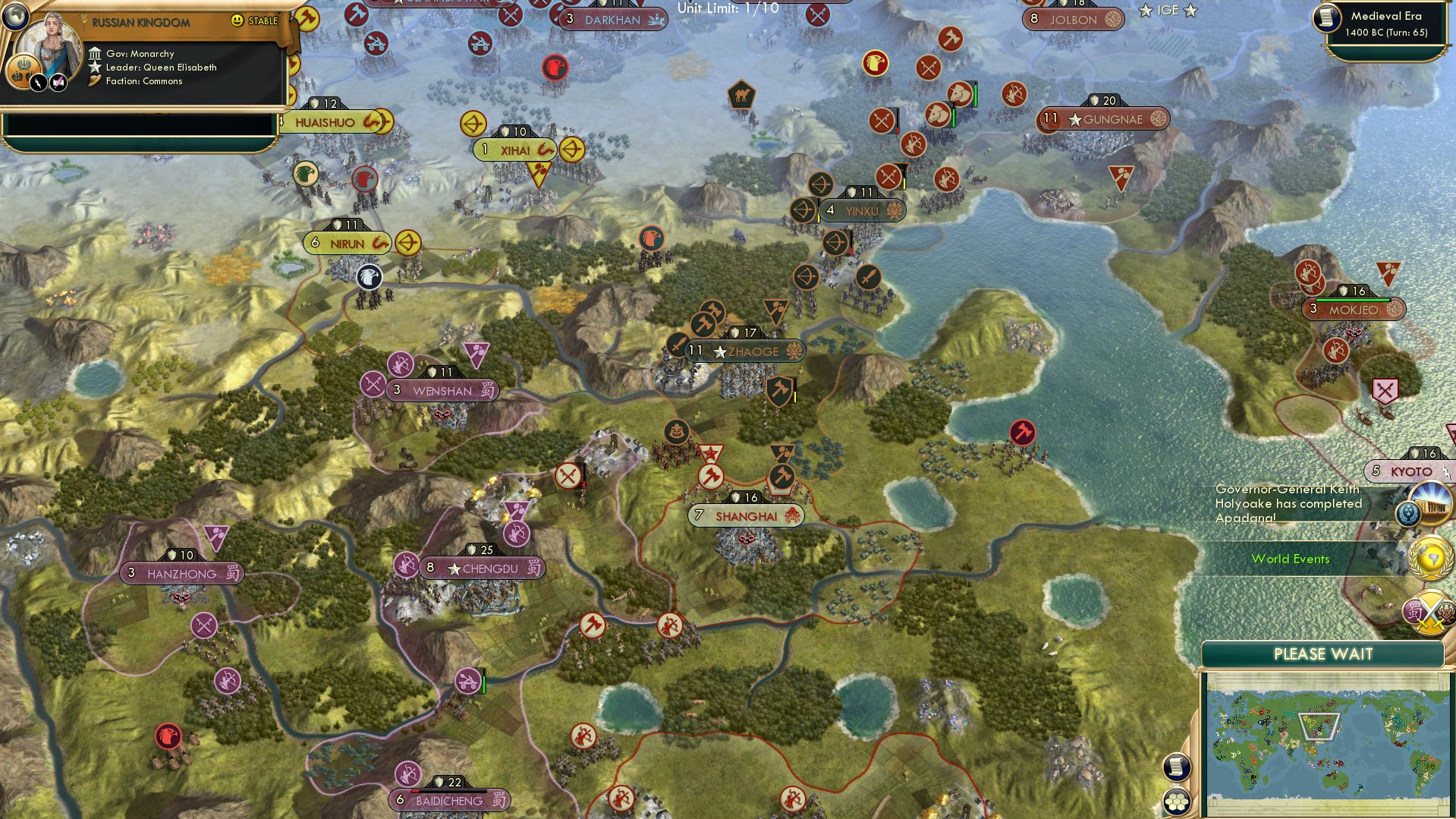Open the notification log scroll above the minimap
The image size is (1456, 819).
pos(1177,767)
